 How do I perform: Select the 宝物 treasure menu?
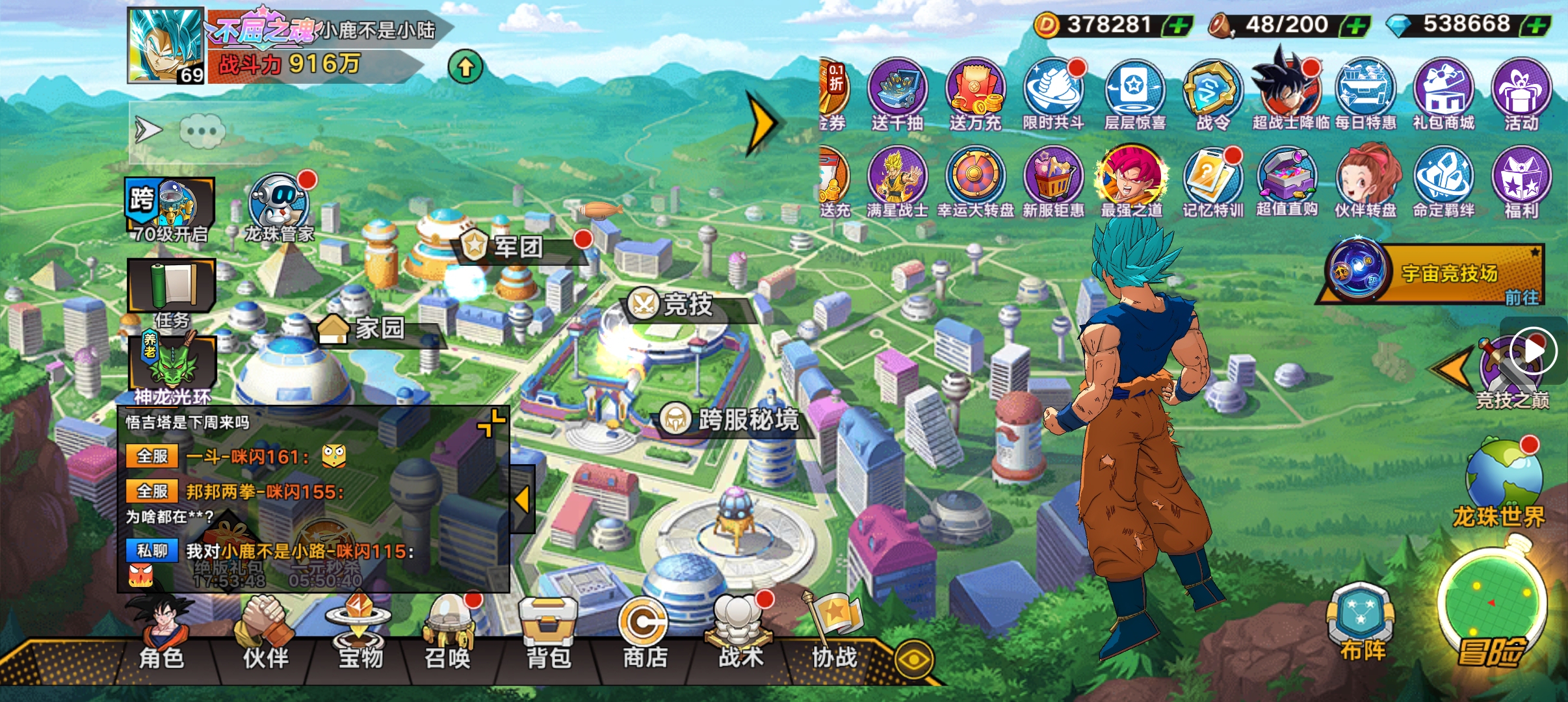(x=359, y=634)
